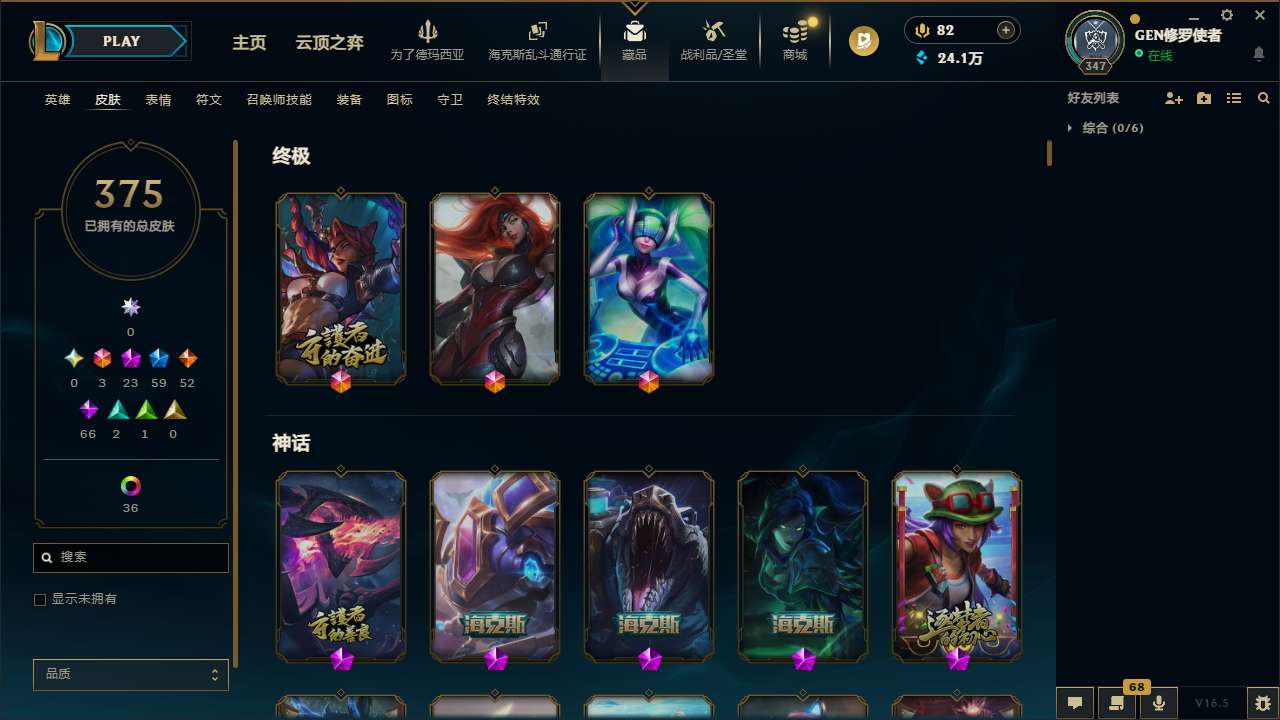Click the add friend icon

1174,97
